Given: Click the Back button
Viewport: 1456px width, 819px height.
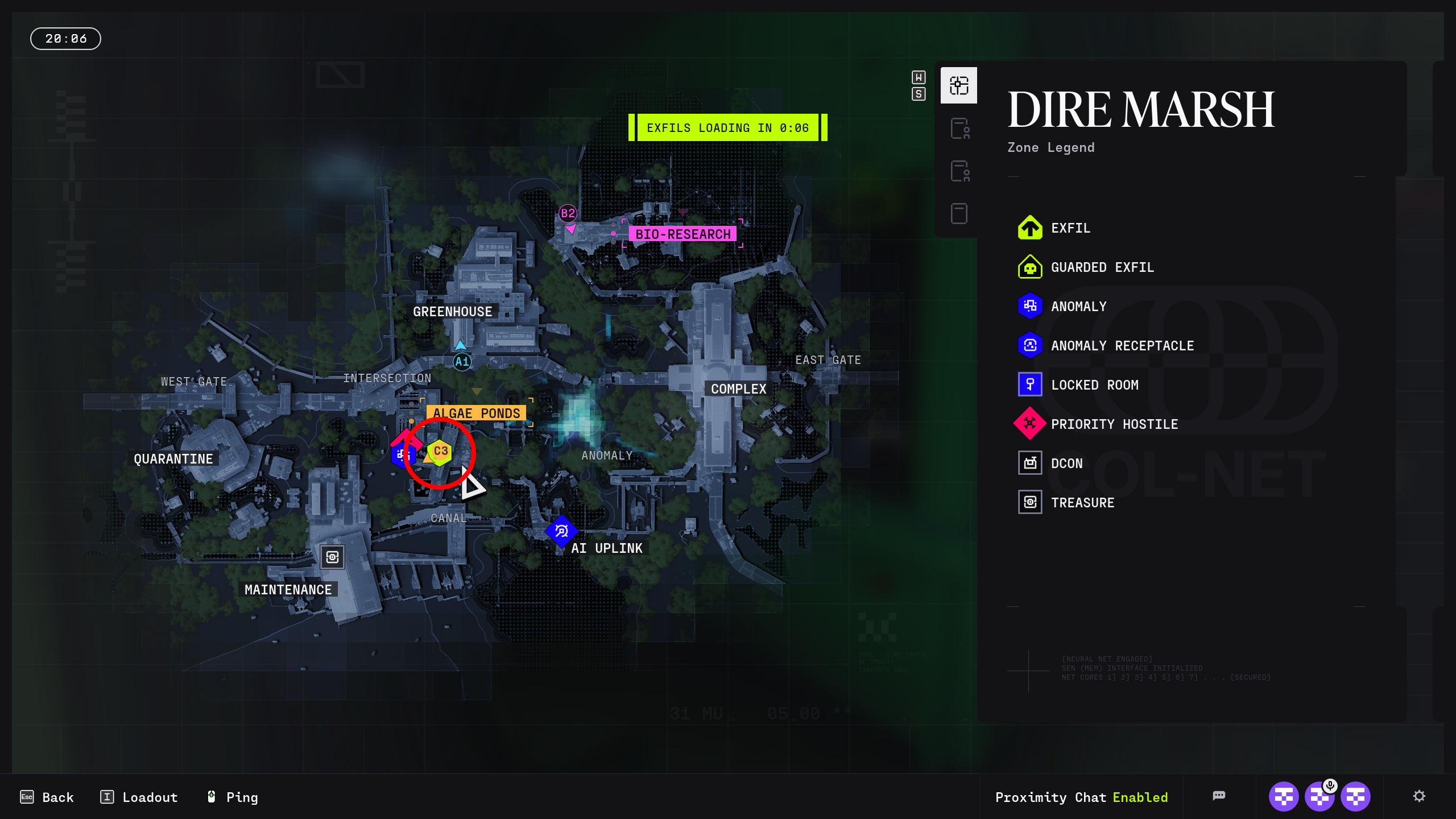Looking at the screenshot, I should (48, 797).
